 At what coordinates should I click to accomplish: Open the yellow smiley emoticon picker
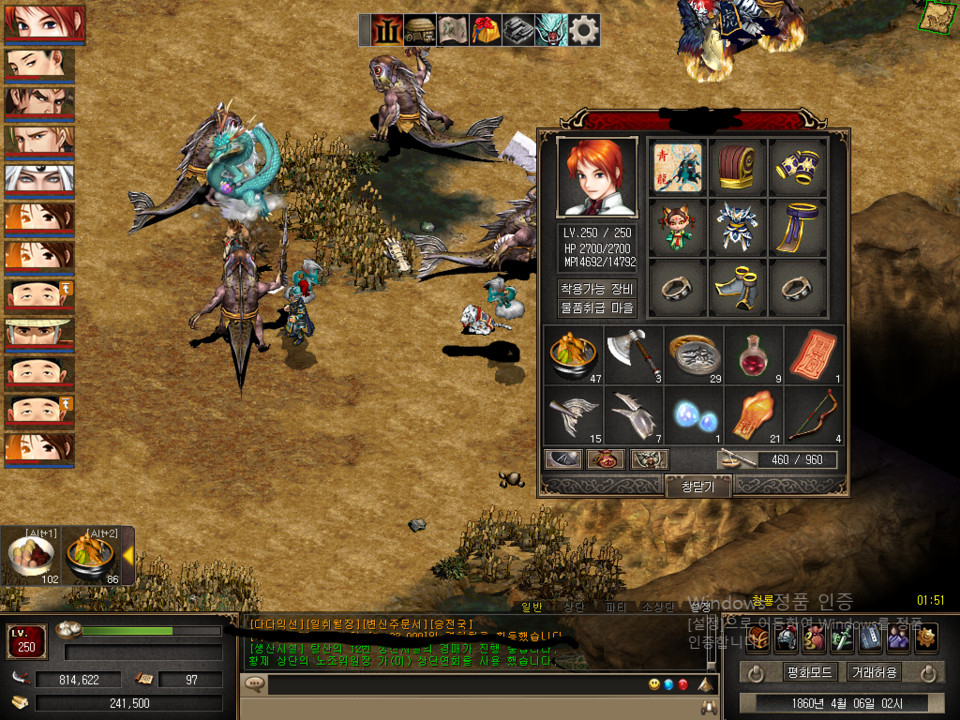(x=654, y=684)
